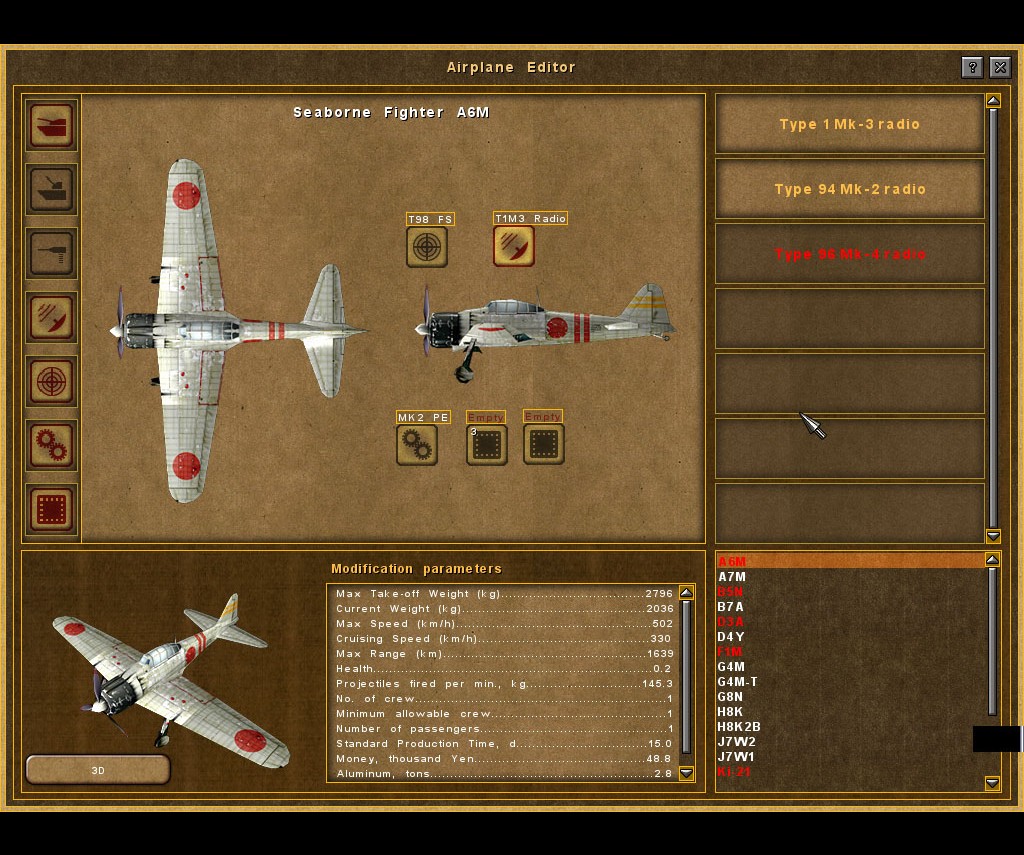Select the D4Y aircraft in the list
Screen dimensions: 1024x855
(x=731, y=637)
